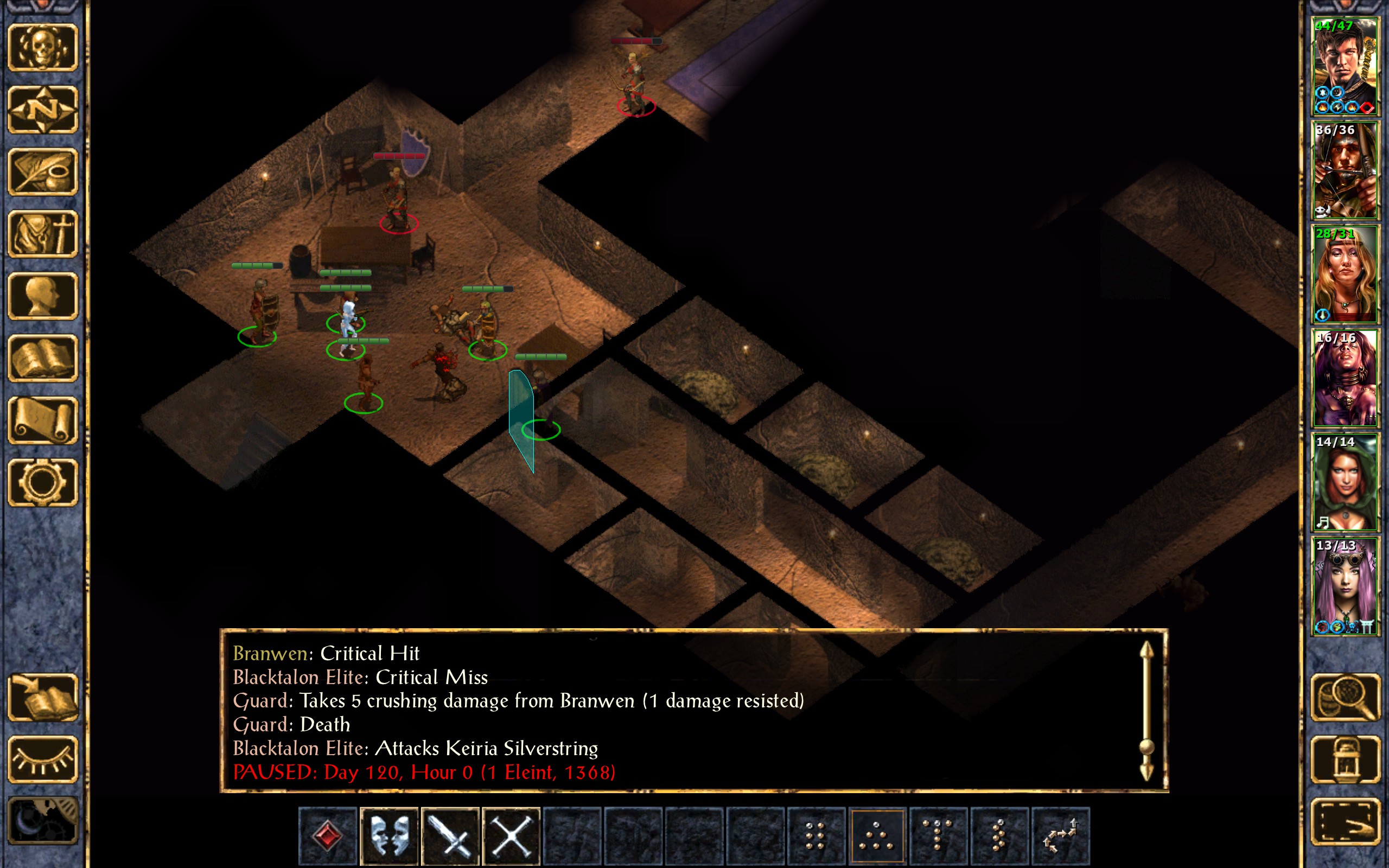The image size is (1389, 868).
Task: Select the dark-haired male portrait with 44/47 HP
Action: tap(1345, 67)
